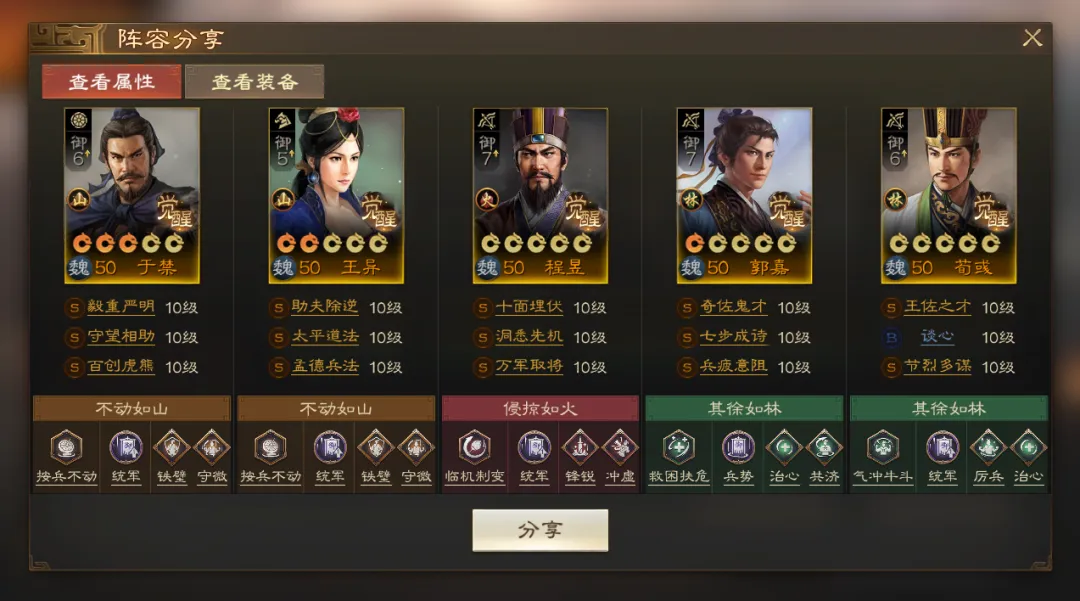Inspect the 节烈多谋 skill
This screenshot has height=601, width=1080.
pyautogui.click(x=937, y=367)
